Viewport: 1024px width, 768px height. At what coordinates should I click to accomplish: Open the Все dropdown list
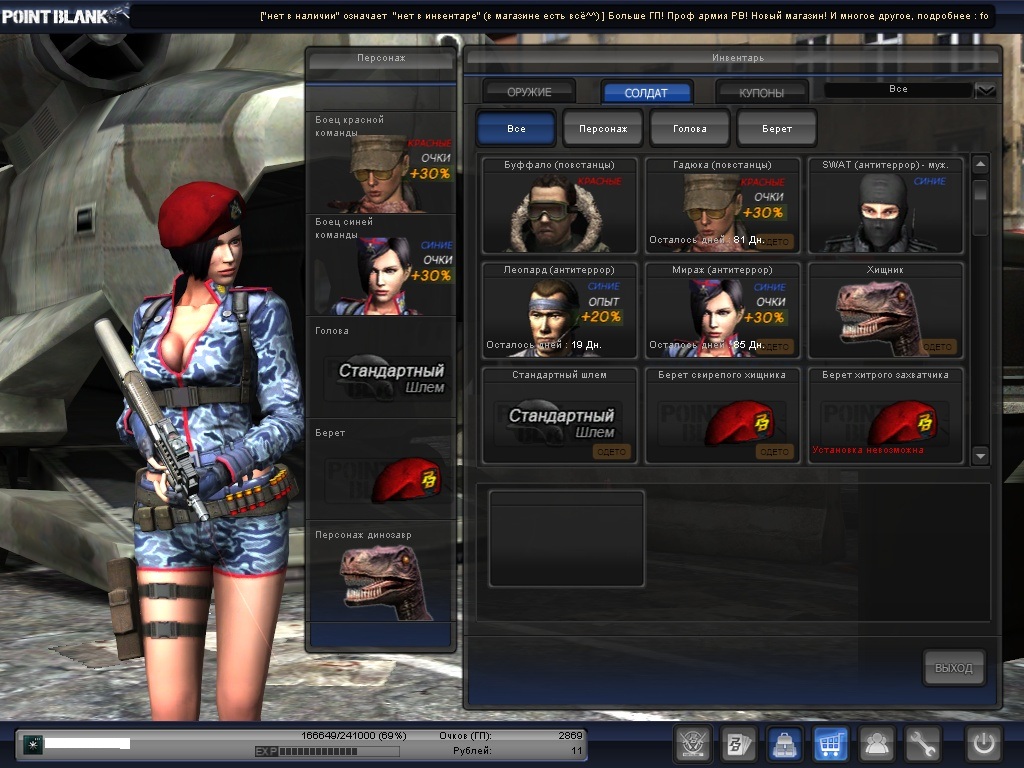(986, 90)
